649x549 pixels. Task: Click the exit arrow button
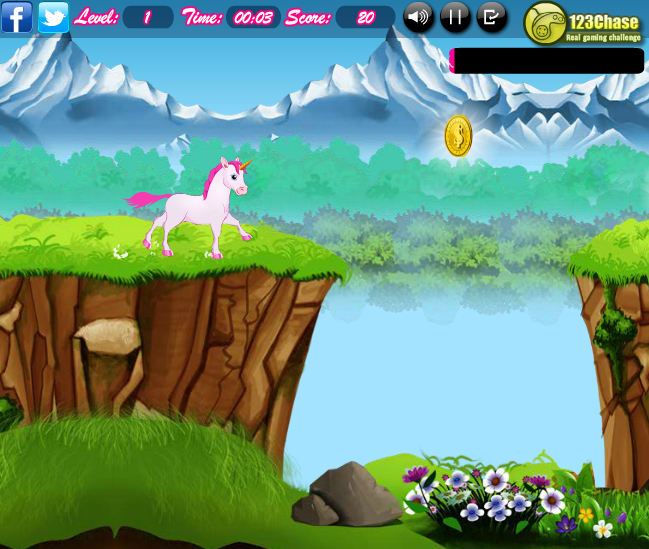pyautogui.click(x=491, y=17)
